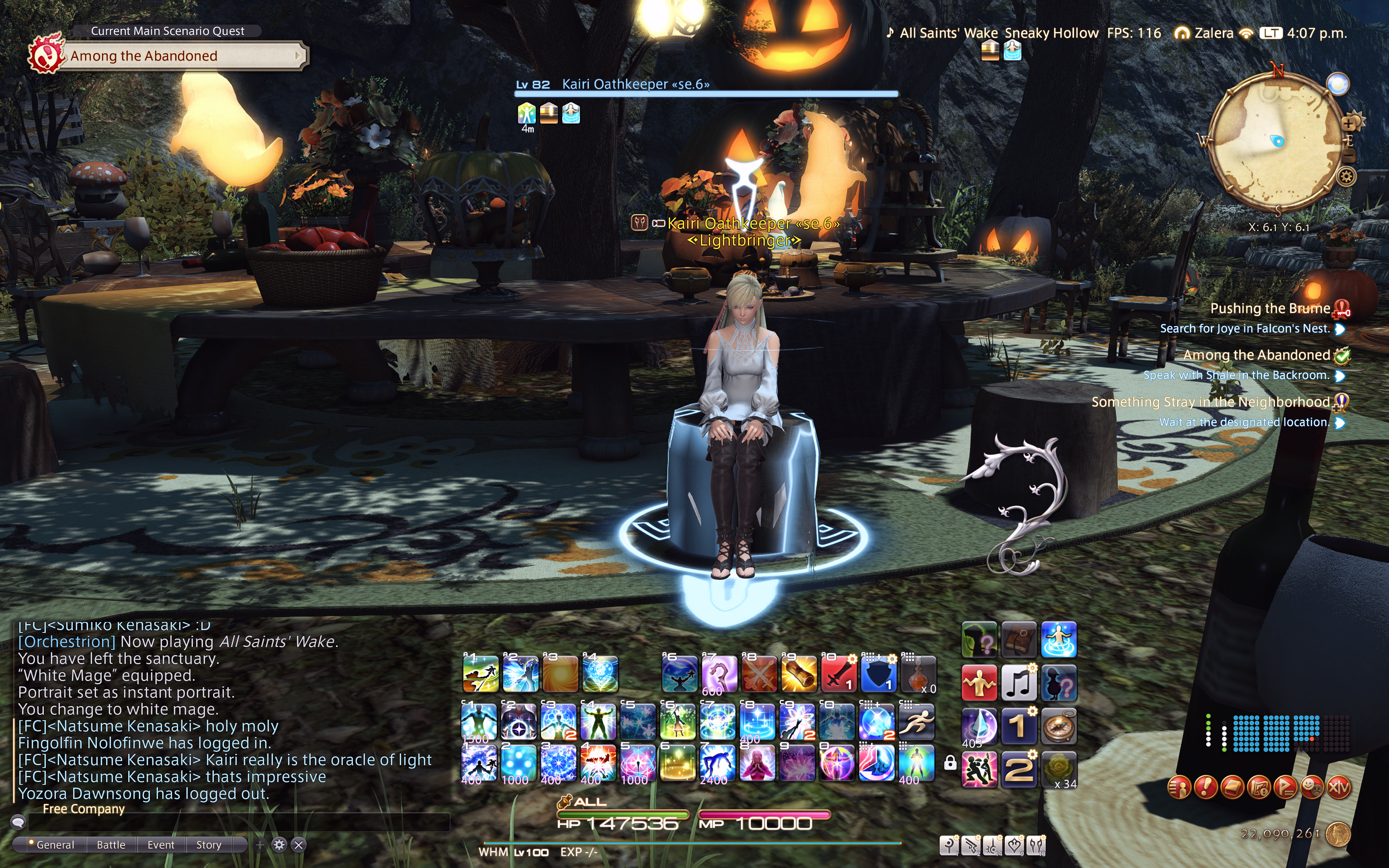Open minimap settings gear
This screenshot has width=1389, height=868.
pyautogui.click(x=1346, y=176)
